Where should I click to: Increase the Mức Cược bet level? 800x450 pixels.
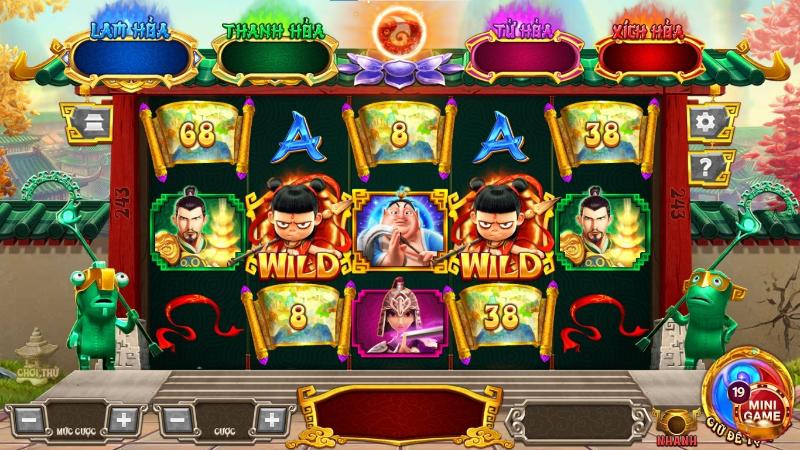(x=123, y=419)
